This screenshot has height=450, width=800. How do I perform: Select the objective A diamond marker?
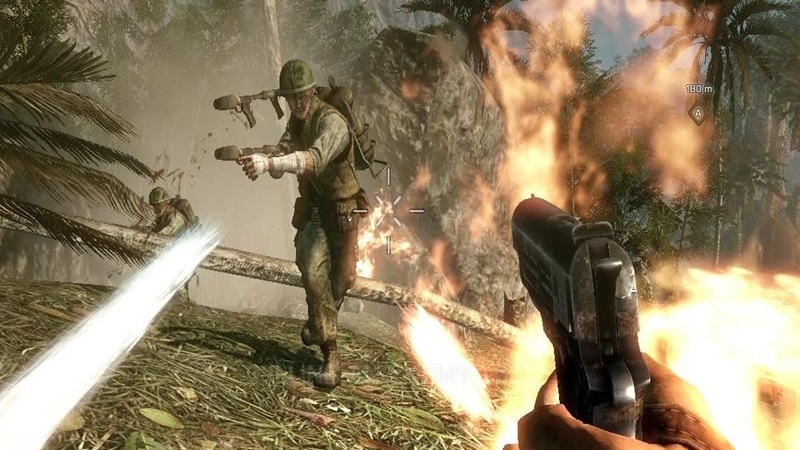697,111
